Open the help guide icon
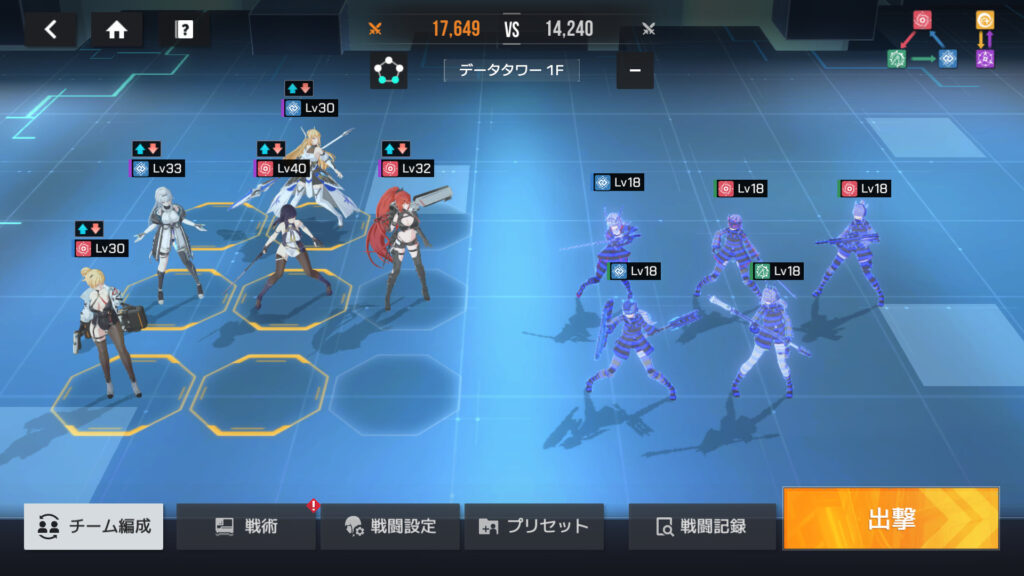The width and height of the screenshot is (1024, 576). click(184, 29)
